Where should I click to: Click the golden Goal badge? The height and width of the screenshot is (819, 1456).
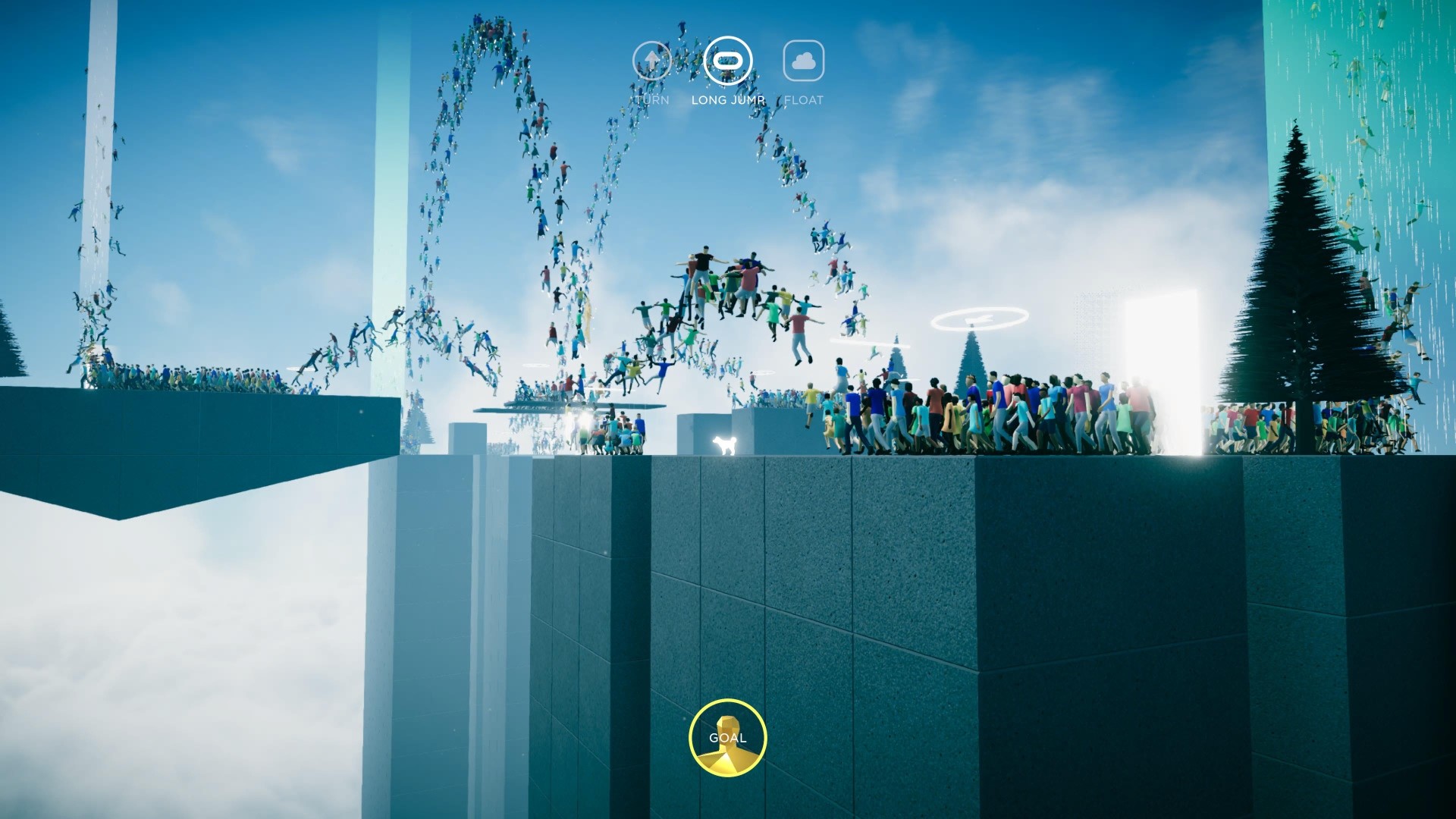tap(728, 738)
